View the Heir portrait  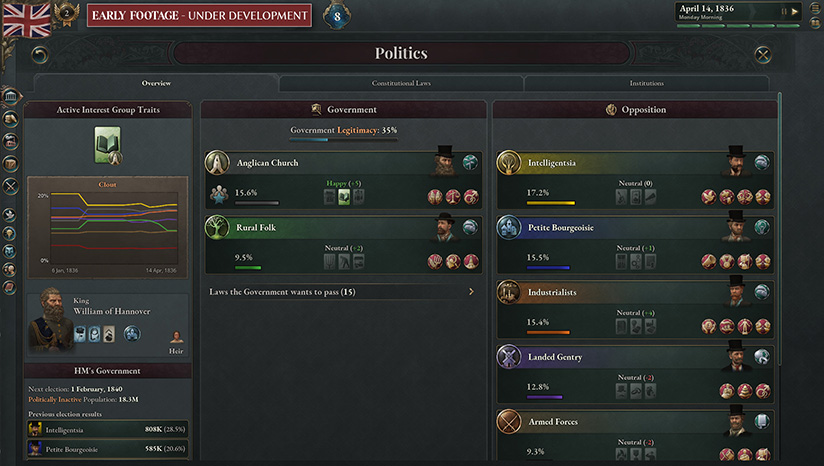click(176, 336)
